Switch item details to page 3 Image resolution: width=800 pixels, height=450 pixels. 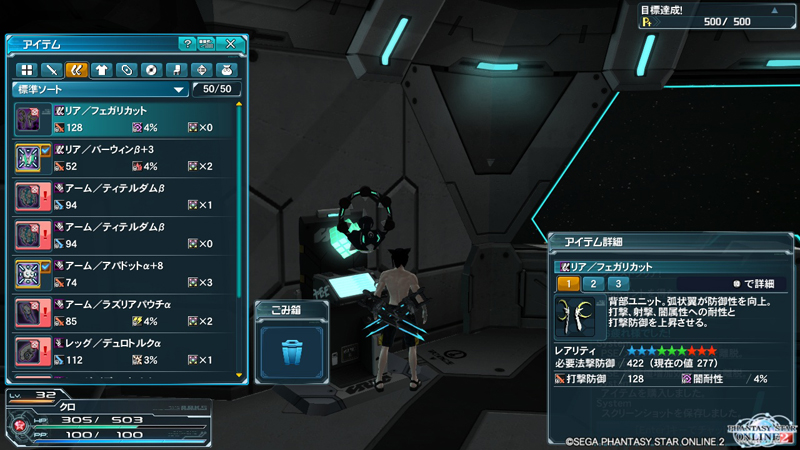pos(619,284)
